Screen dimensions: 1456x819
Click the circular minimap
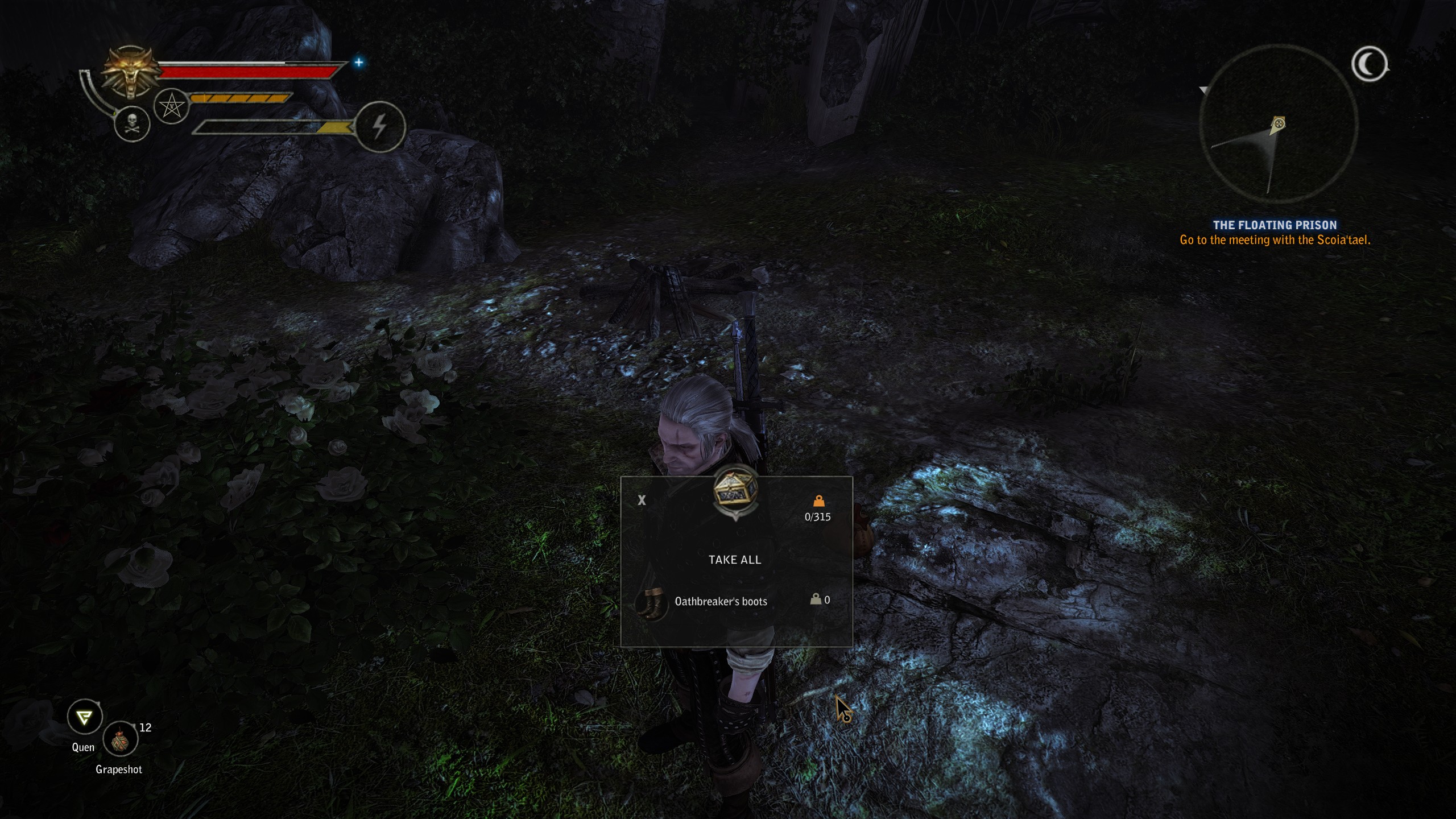[x=1277, y=123]
